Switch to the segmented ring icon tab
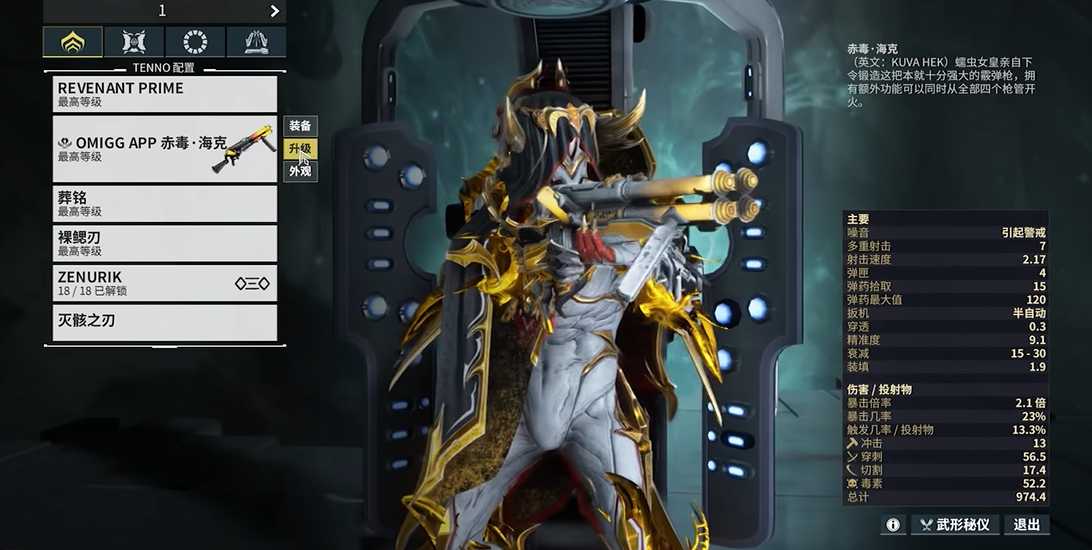Image resolution: width=1092 pixels, height=550 pixels. (195, 42)
